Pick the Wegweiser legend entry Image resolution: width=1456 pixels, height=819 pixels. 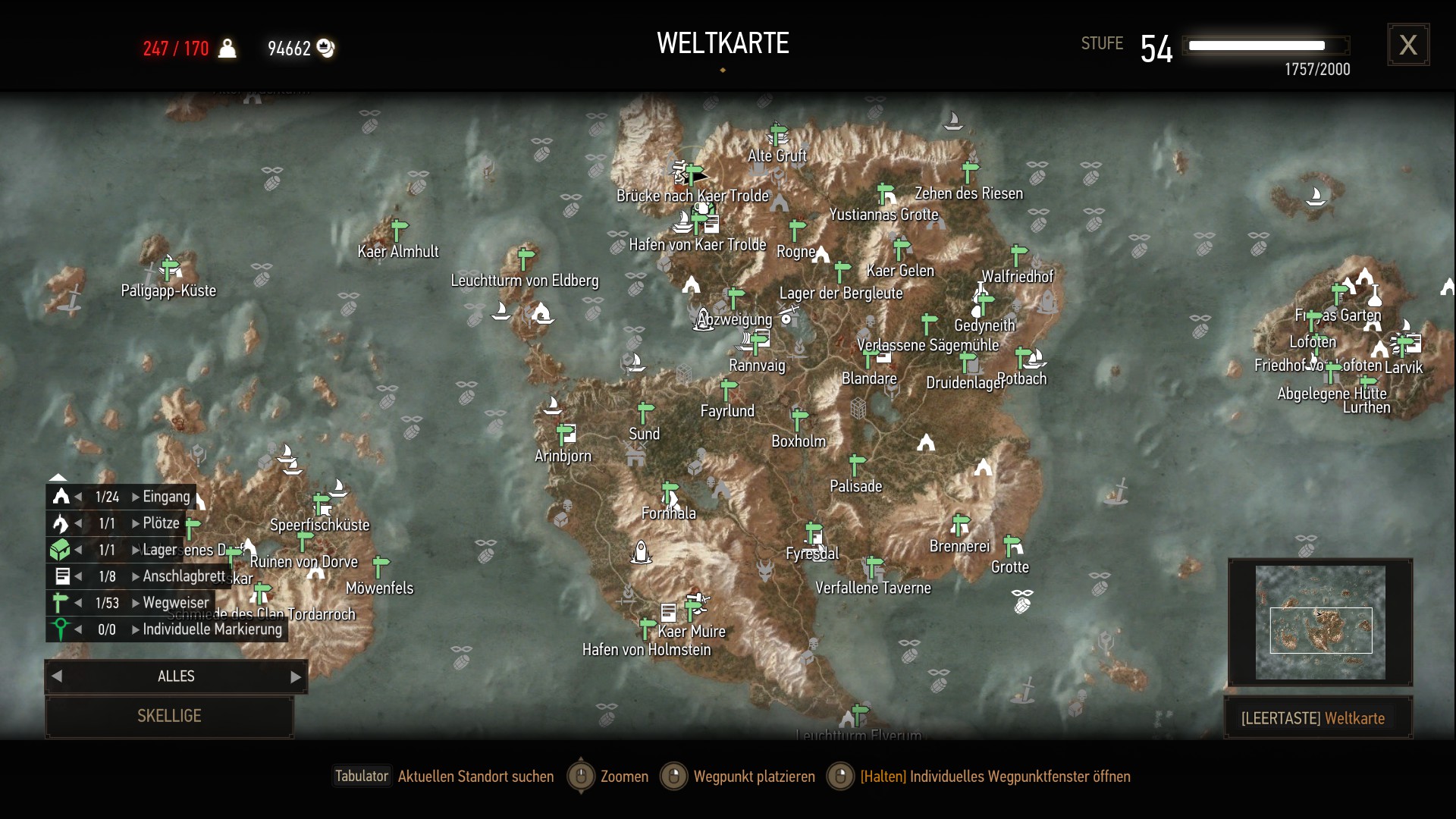pyautogui.click(x=175, y=603)
